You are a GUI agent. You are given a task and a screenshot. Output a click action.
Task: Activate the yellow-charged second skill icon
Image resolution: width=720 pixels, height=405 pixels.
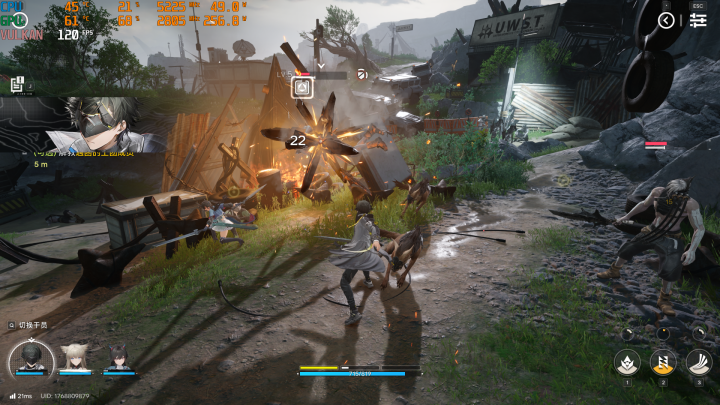663,361
